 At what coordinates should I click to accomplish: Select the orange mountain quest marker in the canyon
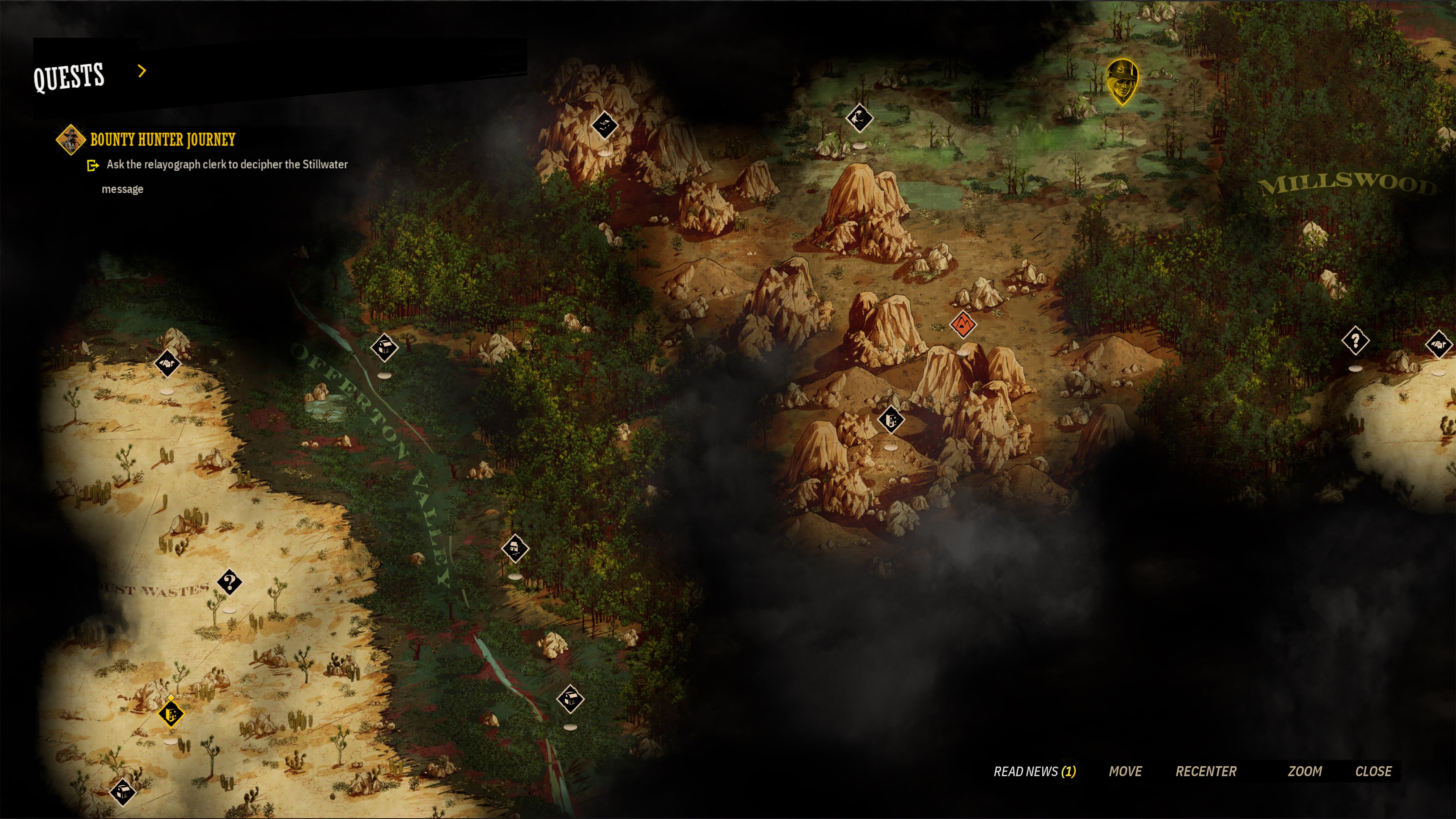(964, 325)
